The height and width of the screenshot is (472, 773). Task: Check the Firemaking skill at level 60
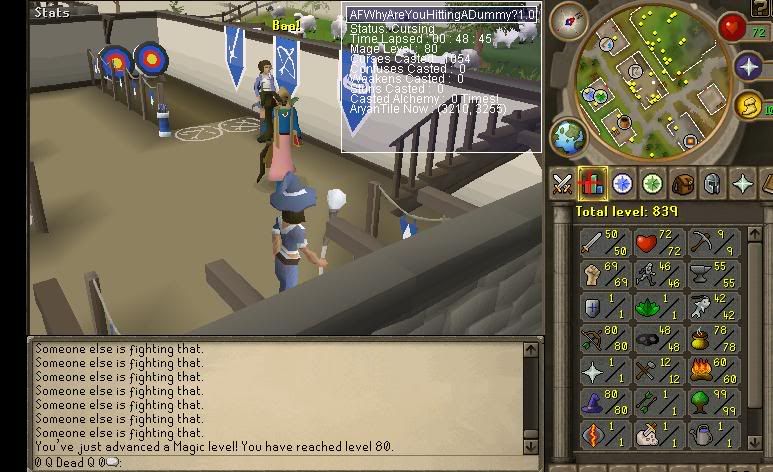(x=710, y=372)
